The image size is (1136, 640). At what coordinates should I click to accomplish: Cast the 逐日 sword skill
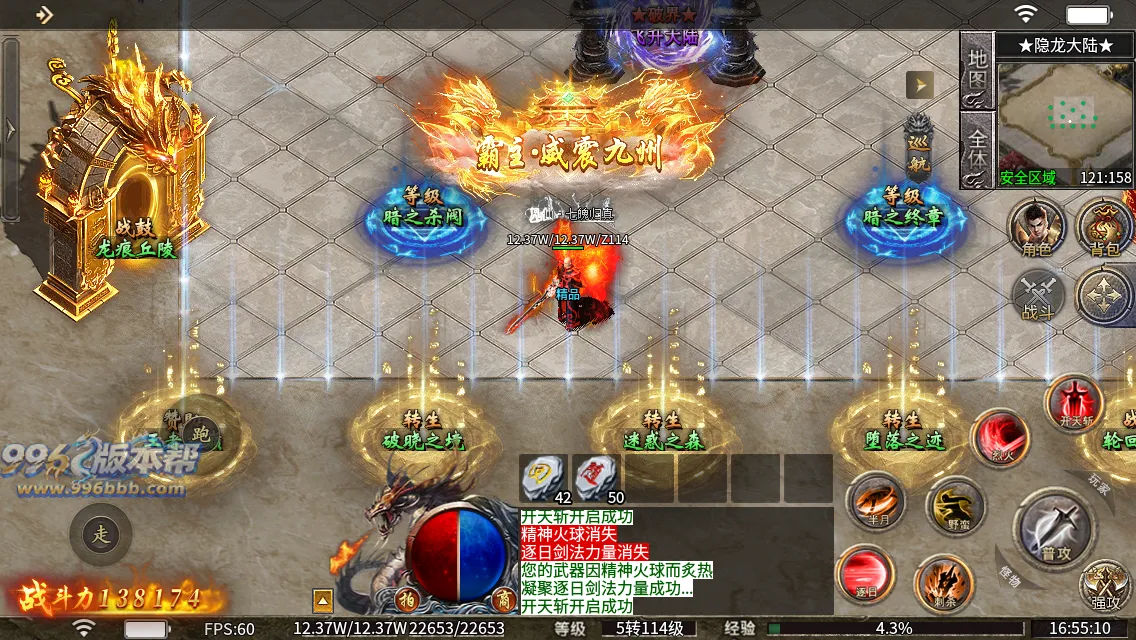tap(865, 575)
